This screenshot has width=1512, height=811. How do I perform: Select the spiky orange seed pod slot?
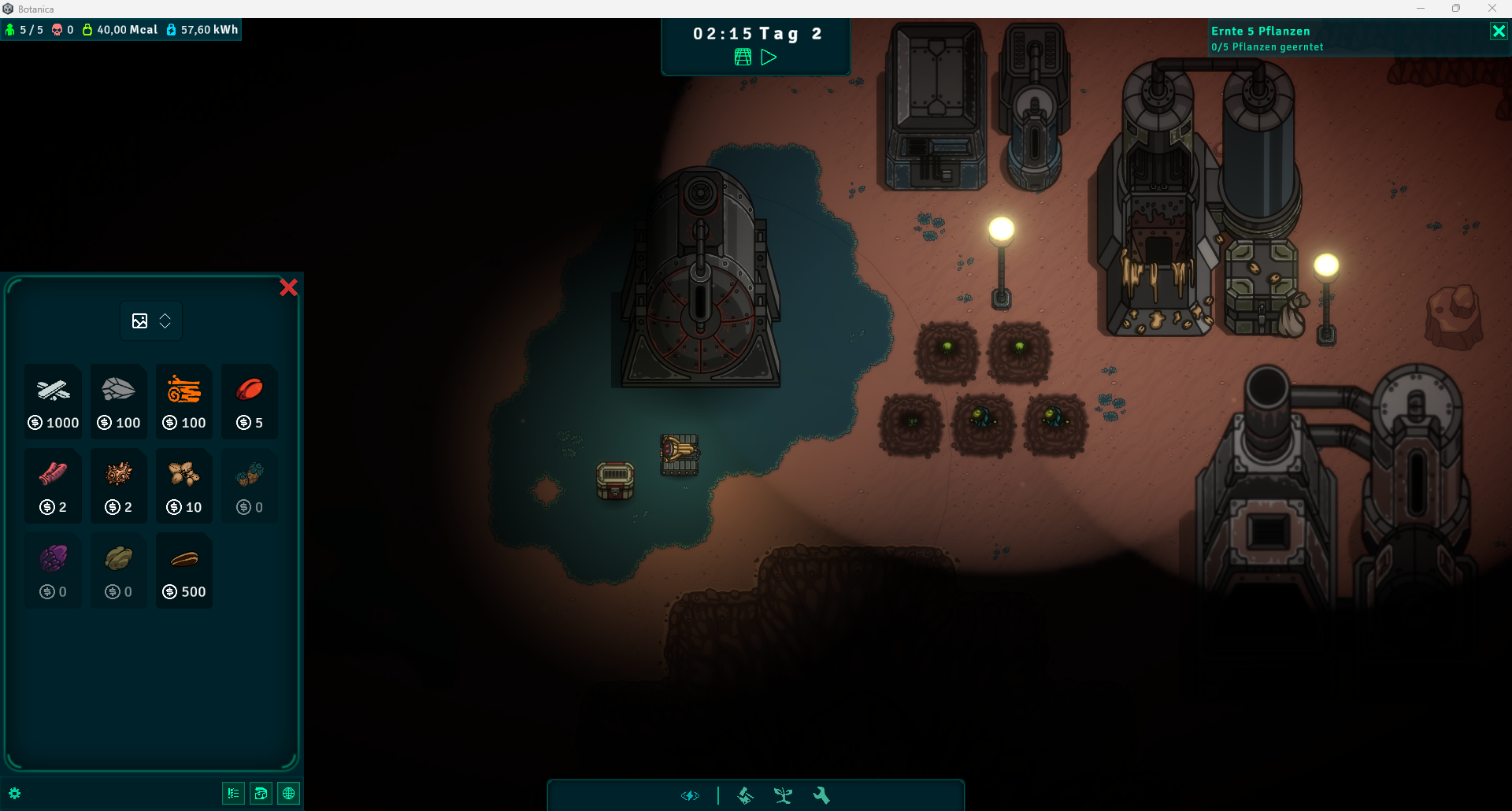[119, 485]
